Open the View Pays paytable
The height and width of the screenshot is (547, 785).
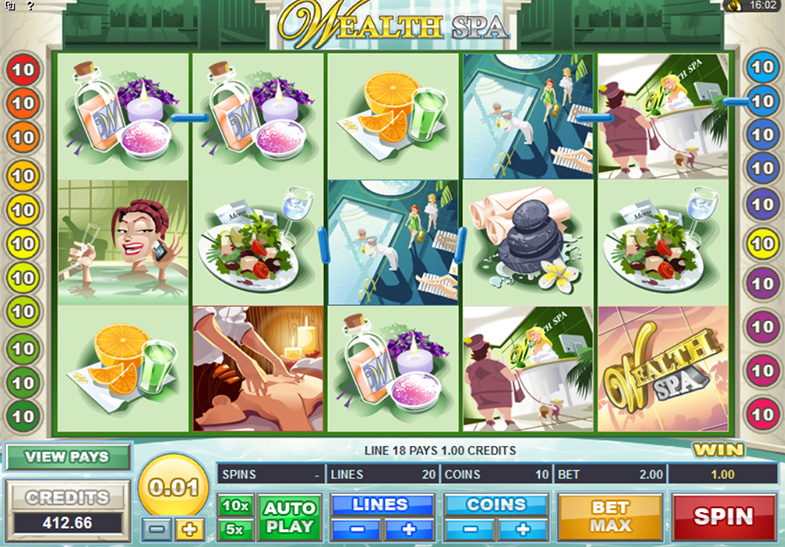(68, 457)
